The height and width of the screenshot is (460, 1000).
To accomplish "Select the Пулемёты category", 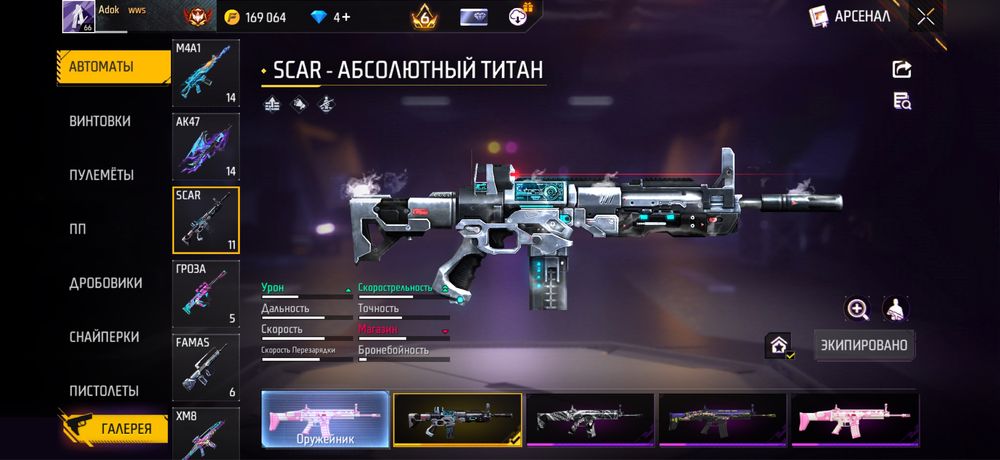I will click(x=101, y=175).
